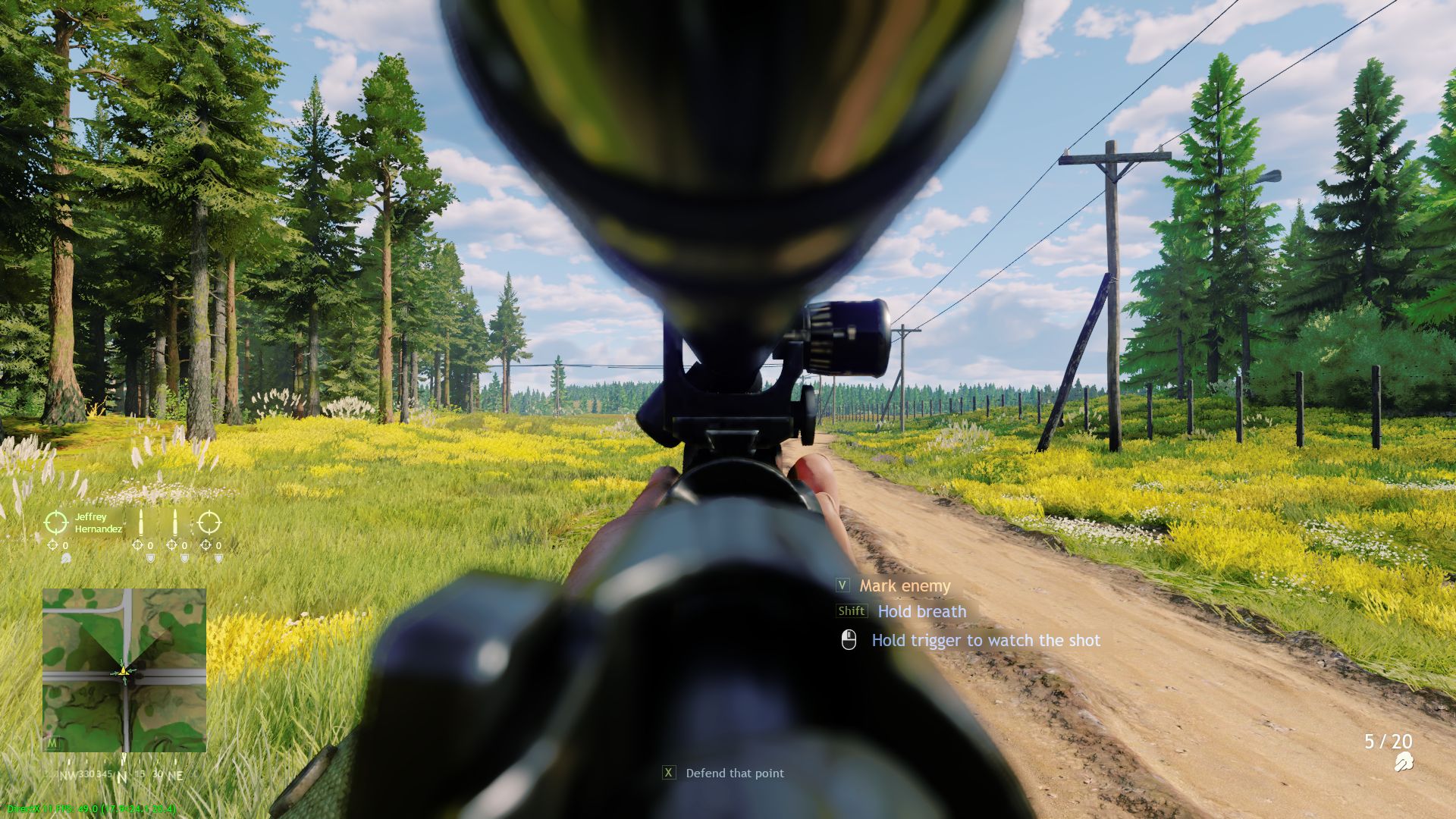Toggle Mark enemy with the V key prompt
Image resolution: width=1456 pixels, height=819 pixels.
[x=842, y=585]
